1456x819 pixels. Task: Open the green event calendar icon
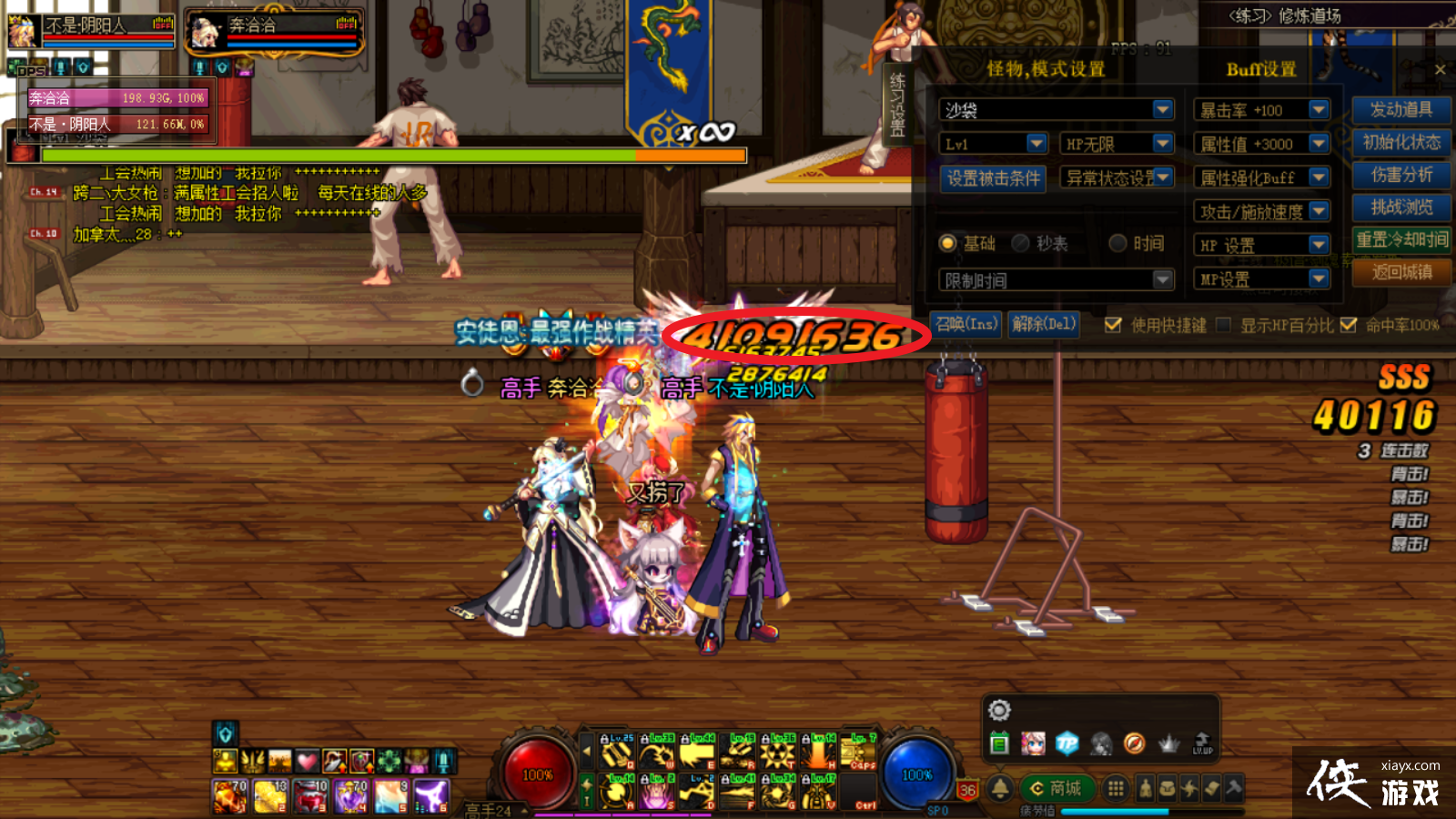(998, 743)
